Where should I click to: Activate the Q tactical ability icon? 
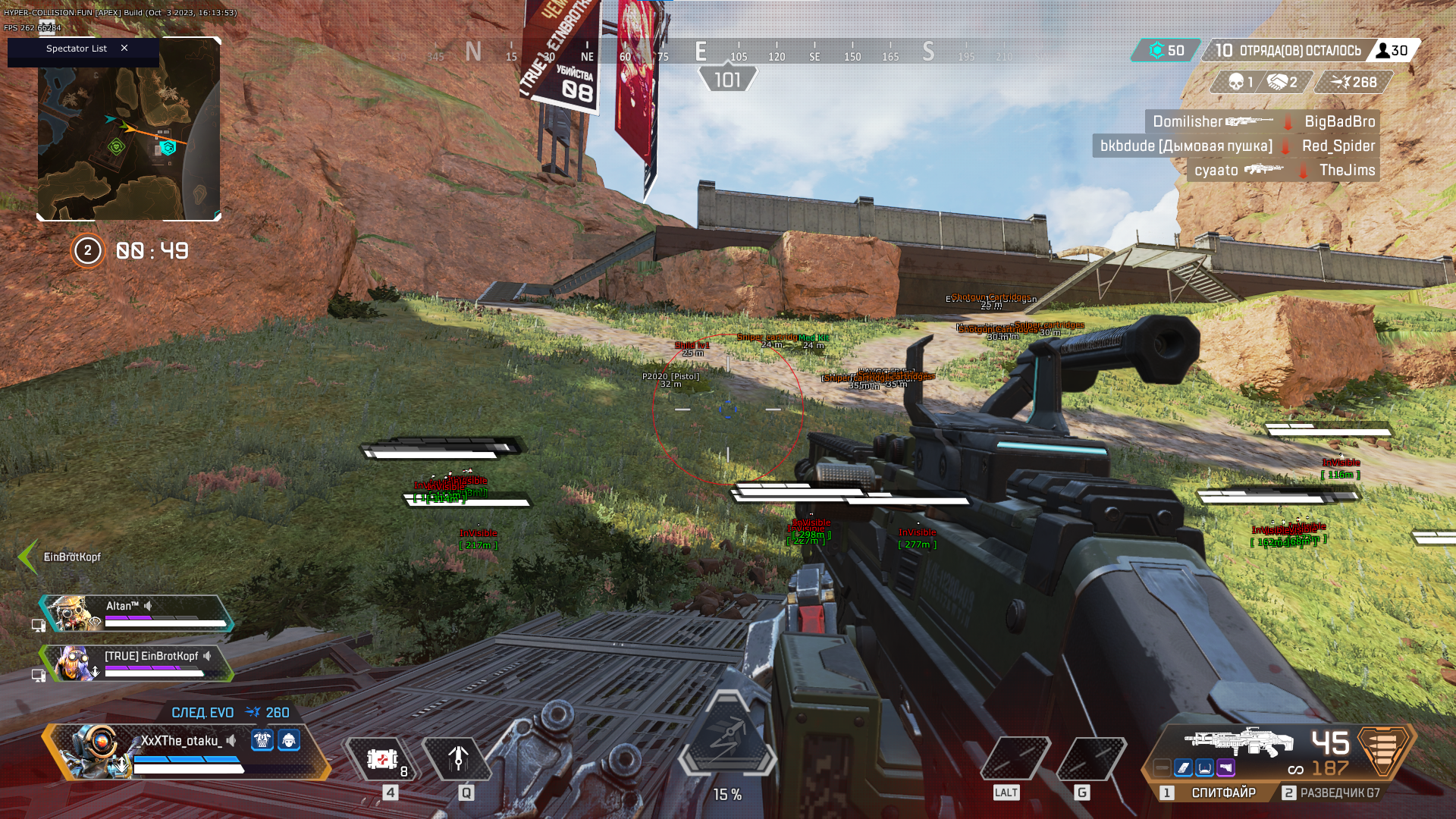tap(458, 758)
